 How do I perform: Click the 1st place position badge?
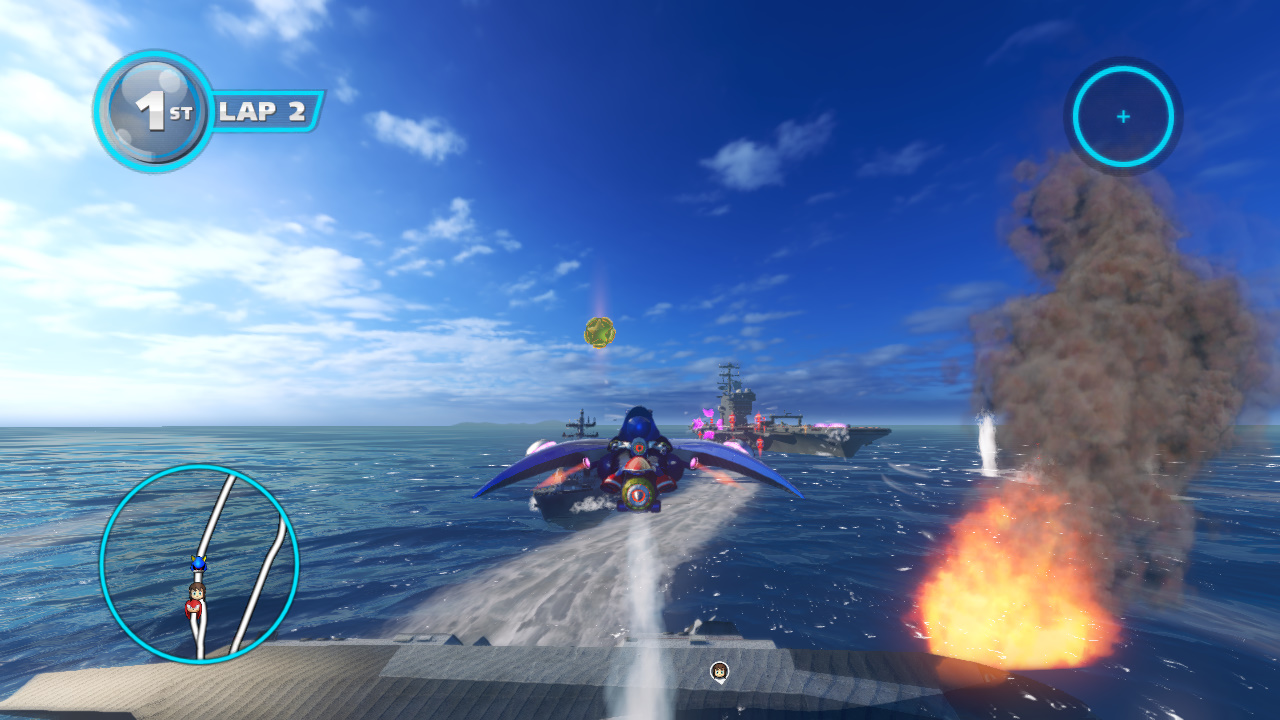[x=153, y=110]
